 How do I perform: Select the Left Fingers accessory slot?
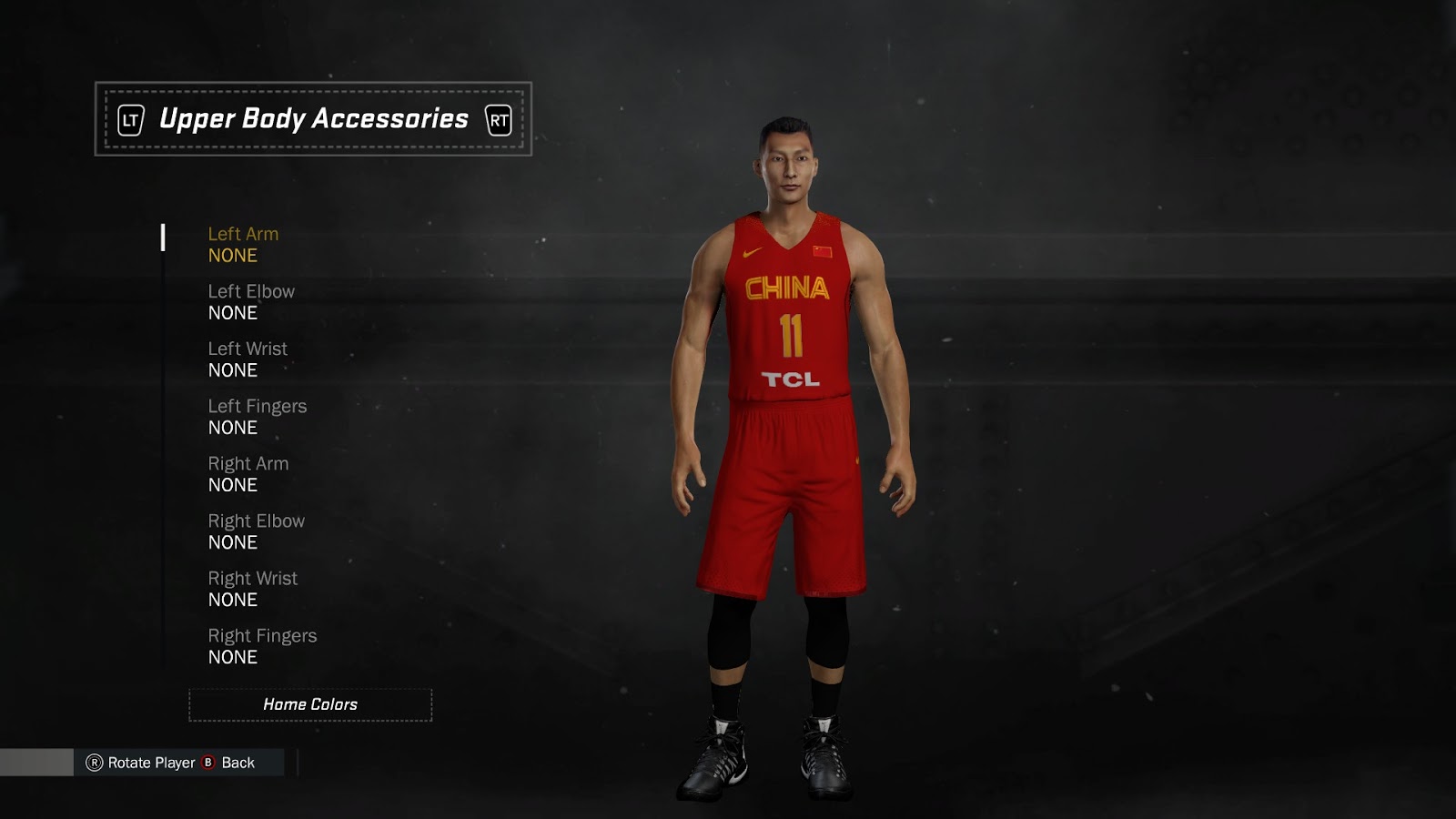pos(256,406)
